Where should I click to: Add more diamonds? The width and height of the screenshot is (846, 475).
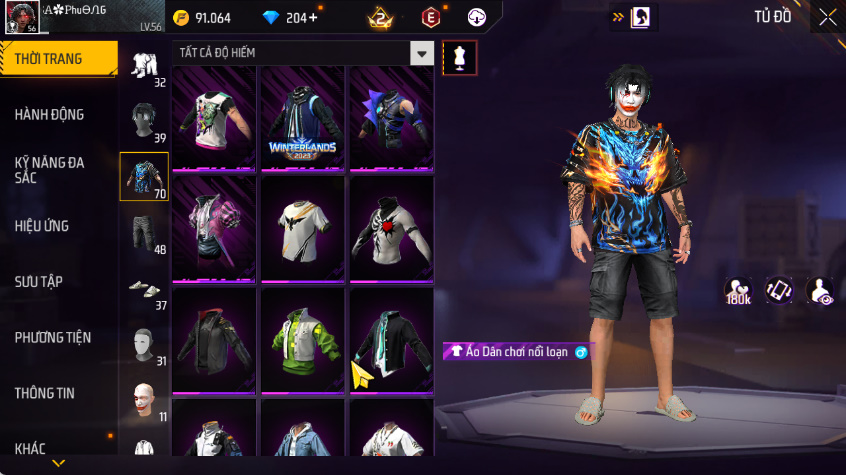coord(313,18)
